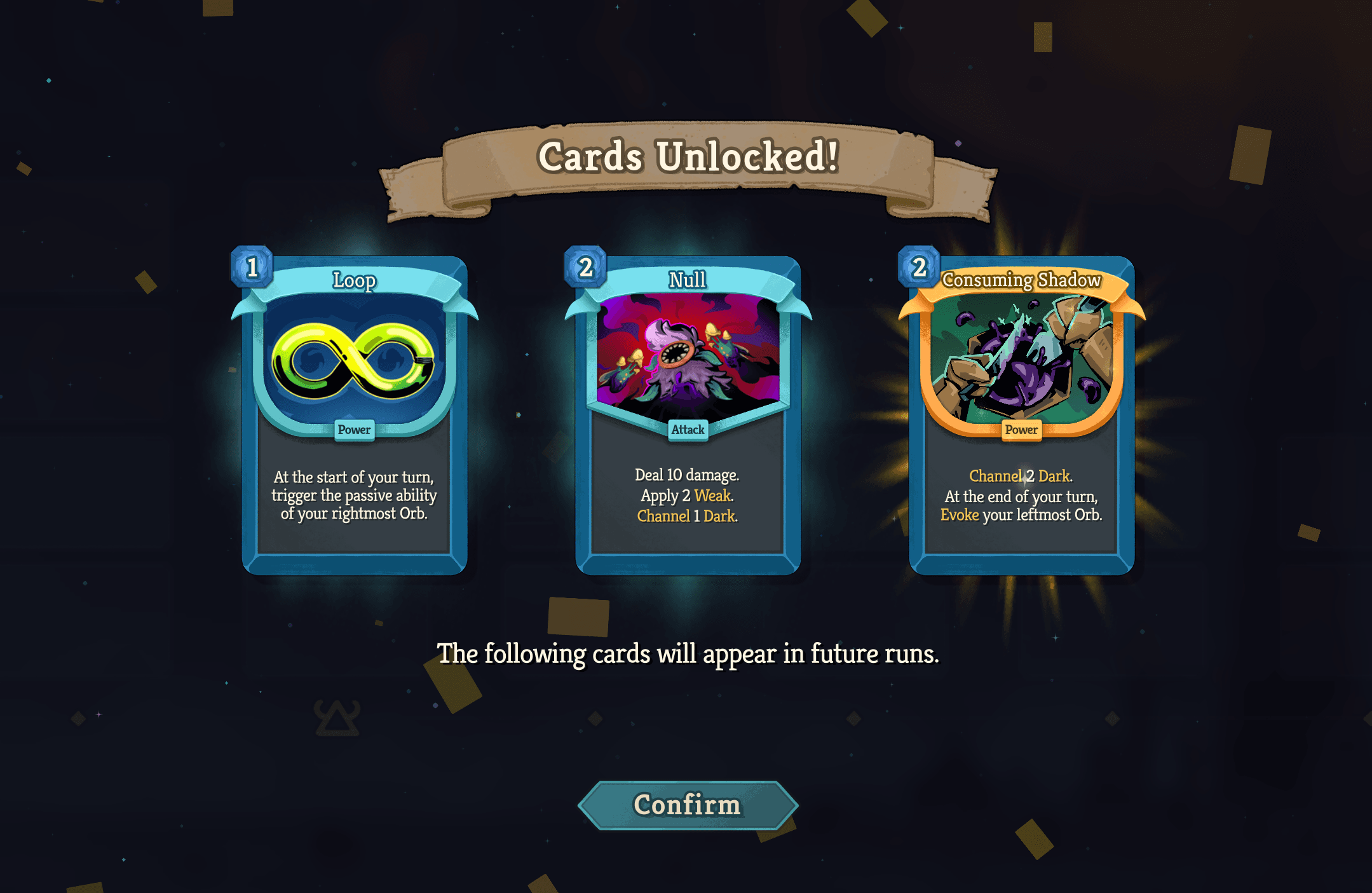Image resolution: width=1372 pixels, height=893 pixels.
Task: Select the Loop card title banner
Action: [353, 280]
